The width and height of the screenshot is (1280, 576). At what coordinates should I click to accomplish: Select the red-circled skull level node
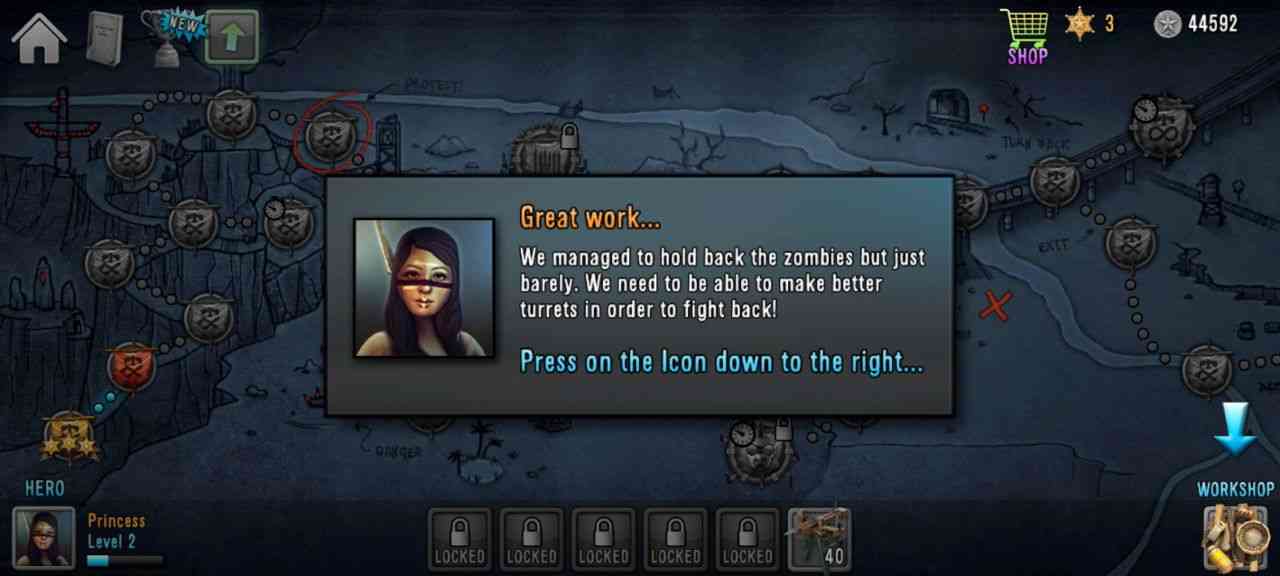[x=330, y=134]
